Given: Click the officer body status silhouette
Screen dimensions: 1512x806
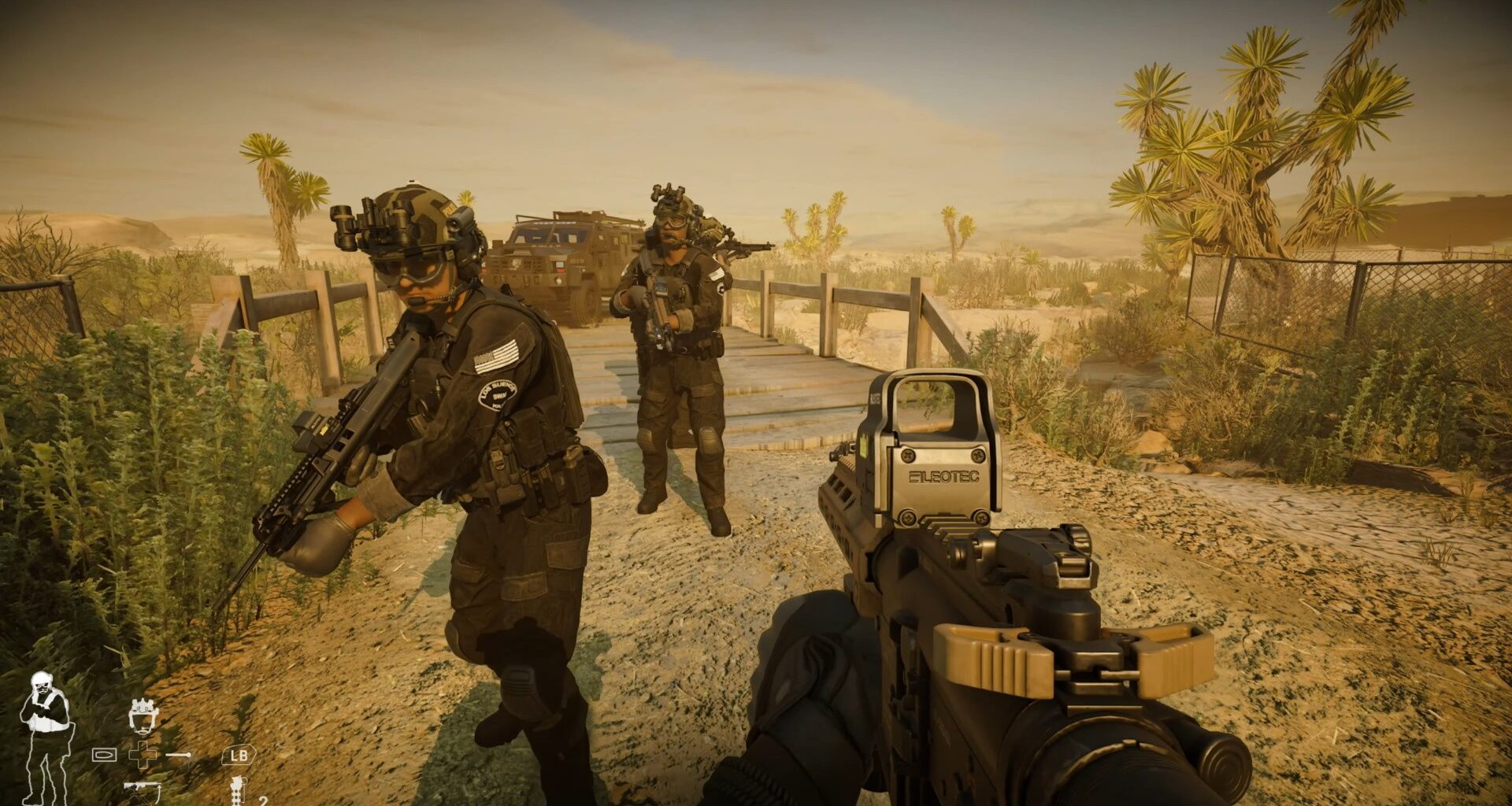Looking at the screenshot, I should [x=46, y=737].
